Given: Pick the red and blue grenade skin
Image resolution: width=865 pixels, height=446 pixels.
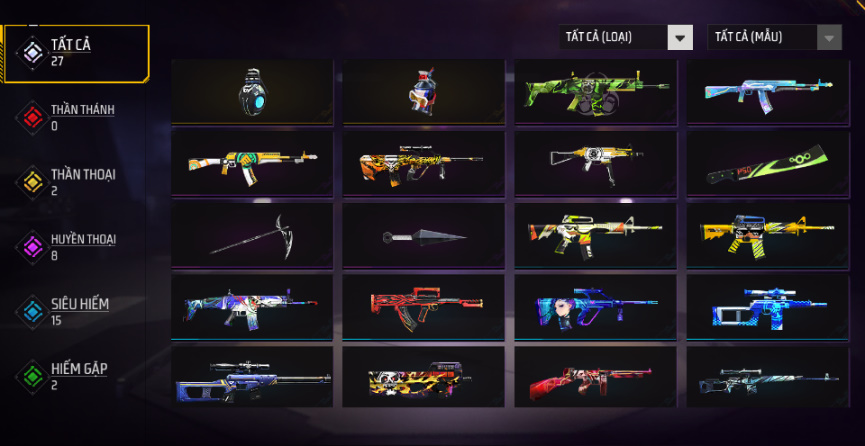Looking at the screenshot, I should click(x=423, y=91).
